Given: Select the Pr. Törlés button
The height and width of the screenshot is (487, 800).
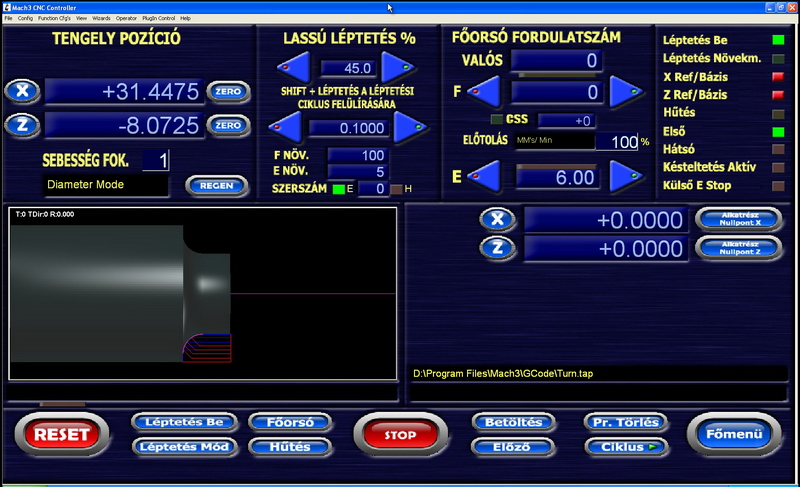Looking at the screenshot, I should tap(625, 422).
